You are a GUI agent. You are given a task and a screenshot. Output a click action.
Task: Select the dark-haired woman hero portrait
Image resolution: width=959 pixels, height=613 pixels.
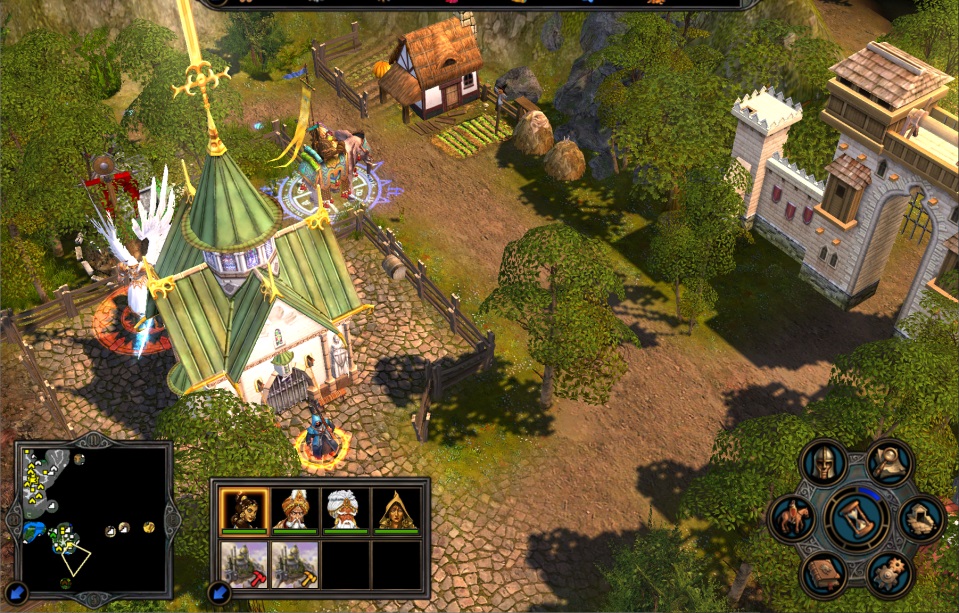244,511
